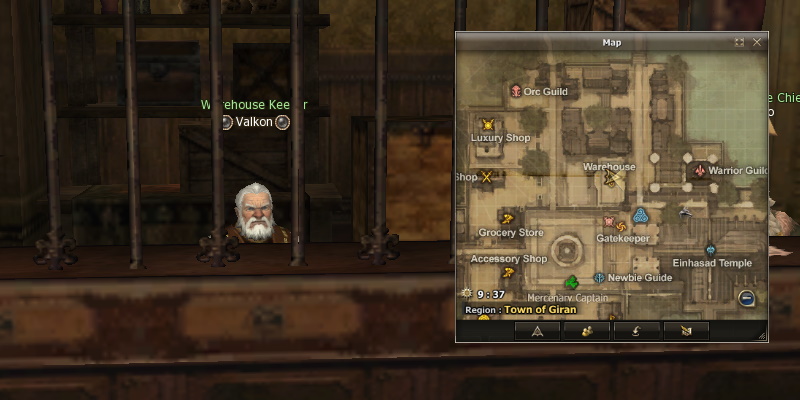
Task: Click the second map toolbar button
Action: pos(586,331)
